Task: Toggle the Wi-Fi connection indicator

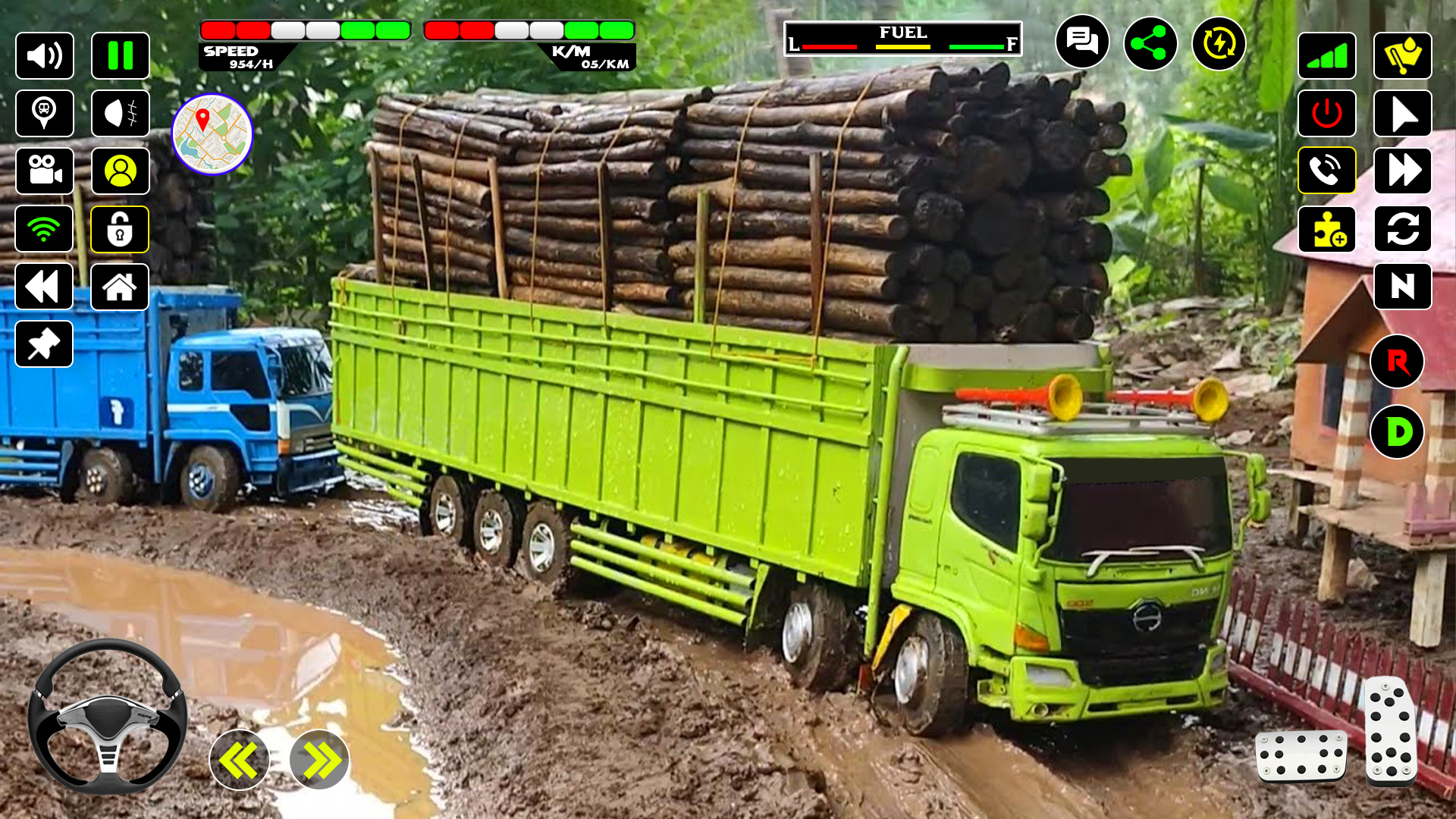Action: pyautogui.click(x=44, y=228)
